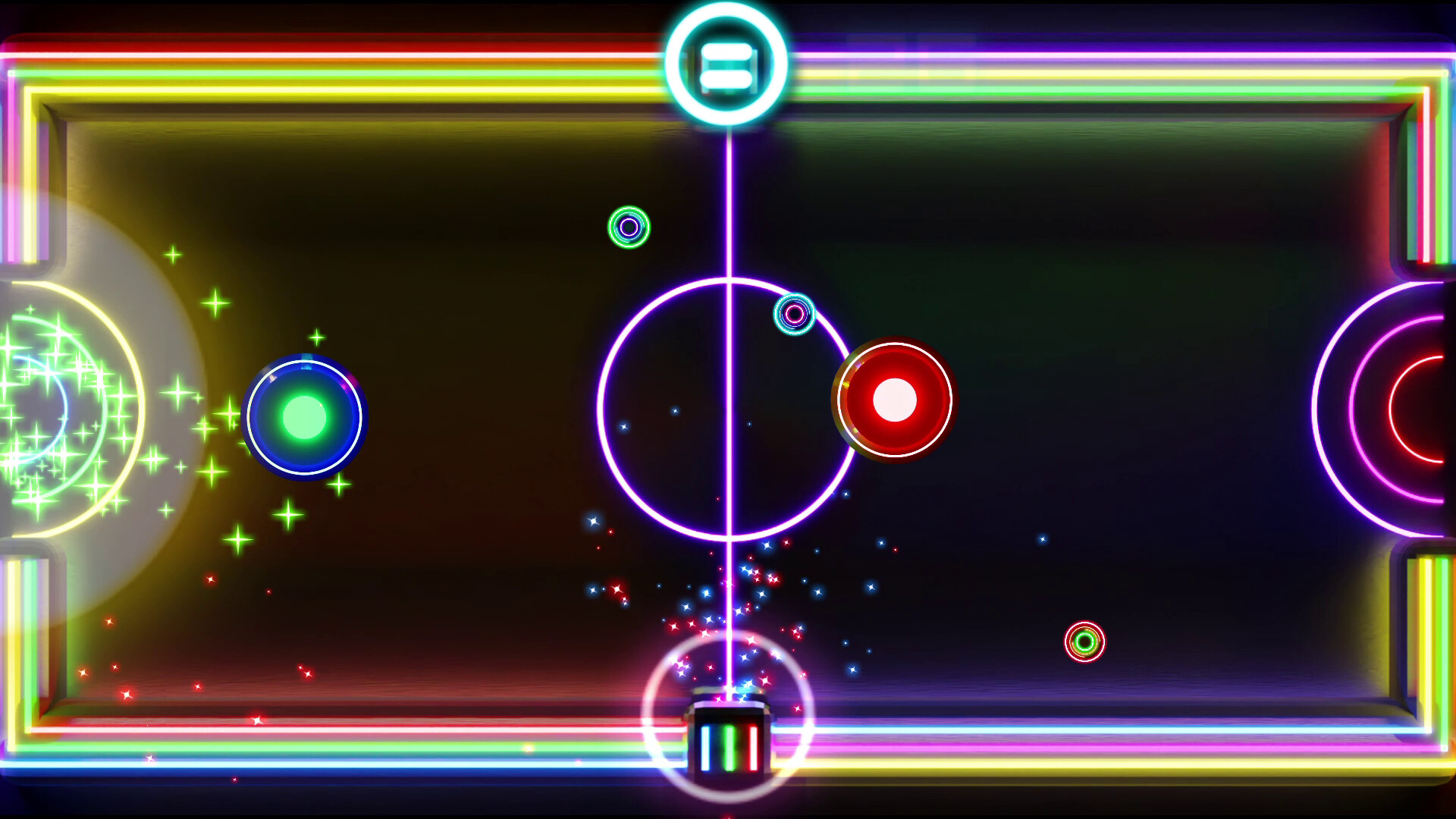Screen dimensions: 1456x819
Task: Click the sparkling left goal area
Action: click(57, 409)
